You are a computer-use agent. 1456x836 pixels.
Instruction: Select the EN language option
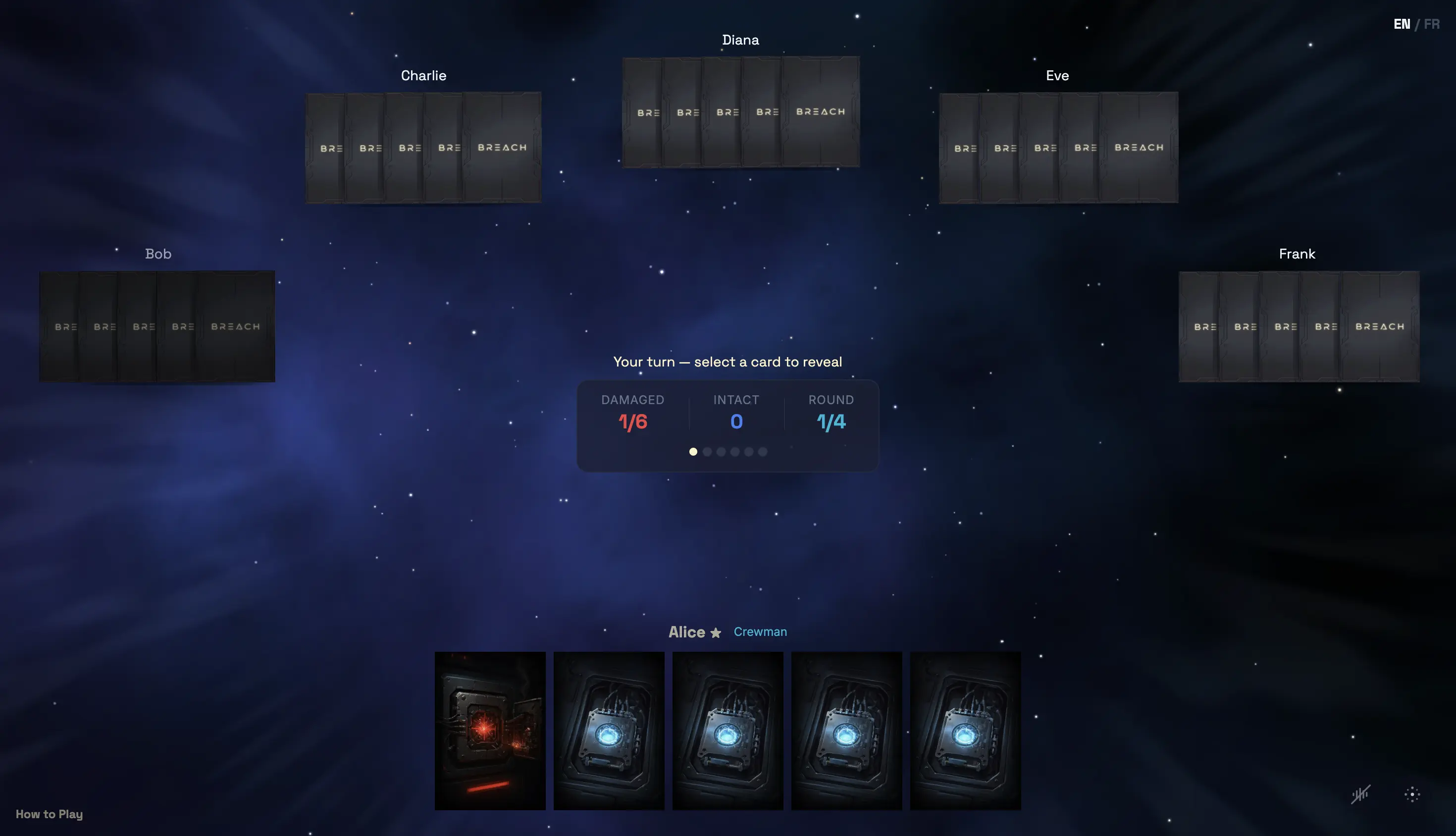coord(1402,24)
